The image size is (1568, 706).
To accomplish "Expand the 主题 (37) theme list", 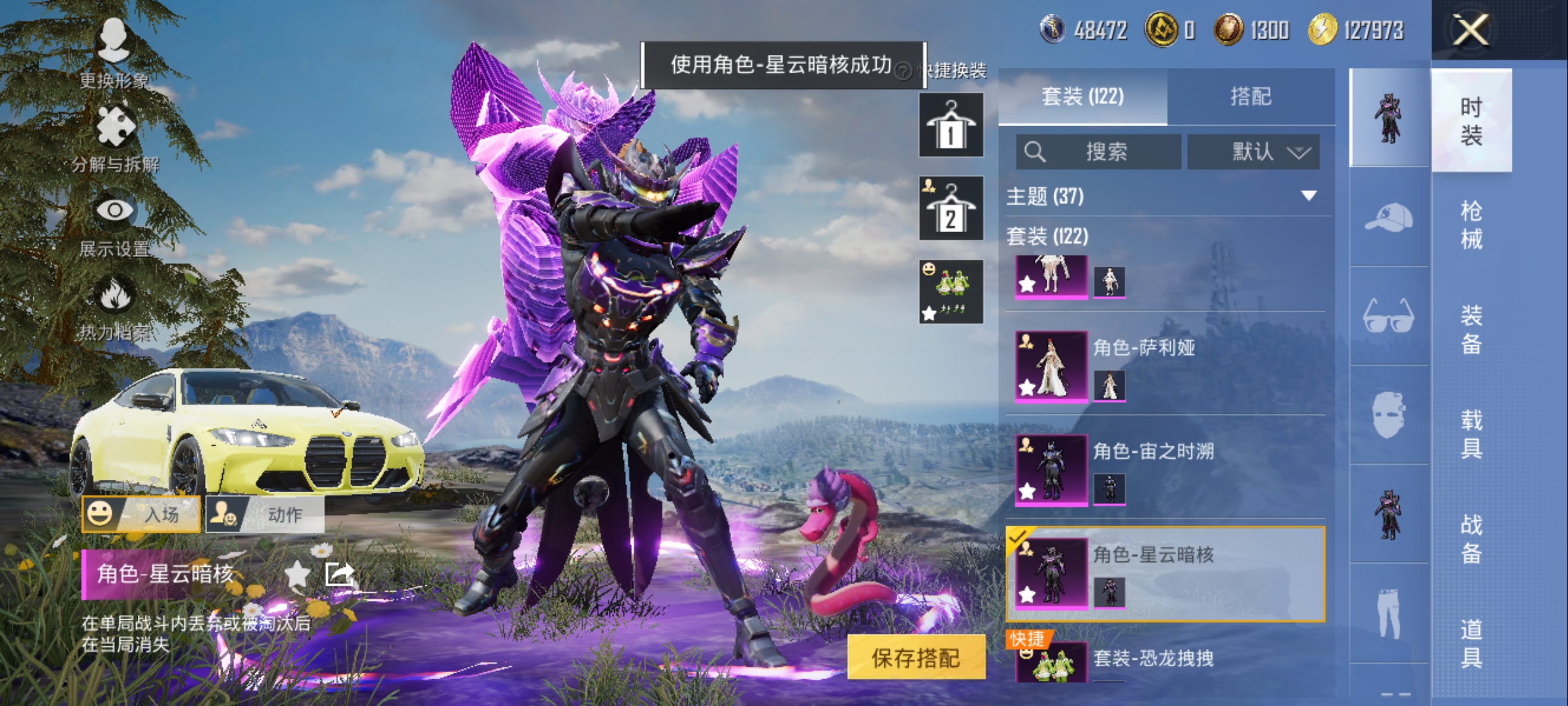I will tap(1308, 196).
